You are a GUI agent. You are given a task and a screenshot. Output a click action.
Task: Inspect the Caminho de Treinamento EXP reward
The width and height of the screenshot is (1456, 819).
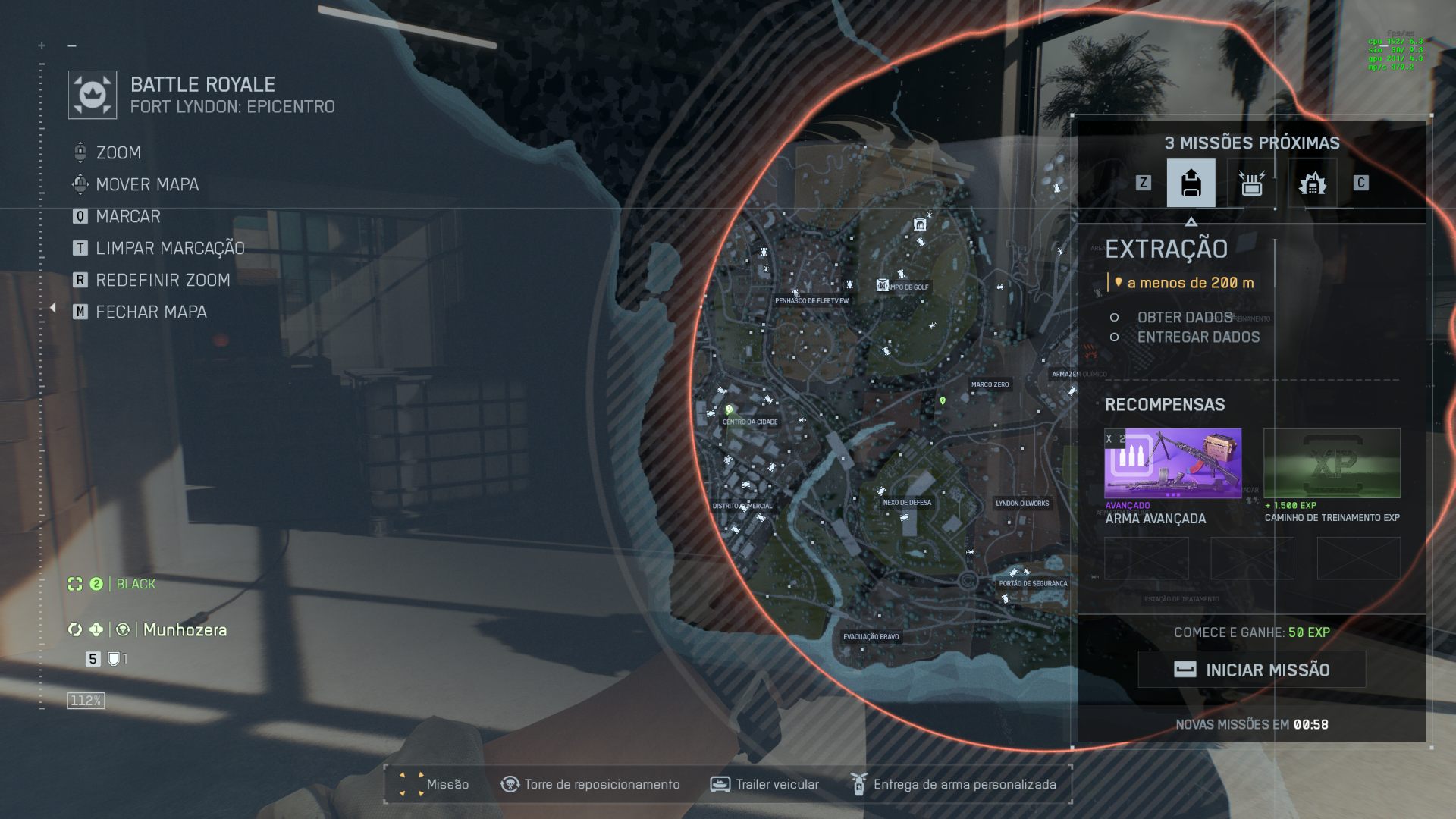(1332, 463)
